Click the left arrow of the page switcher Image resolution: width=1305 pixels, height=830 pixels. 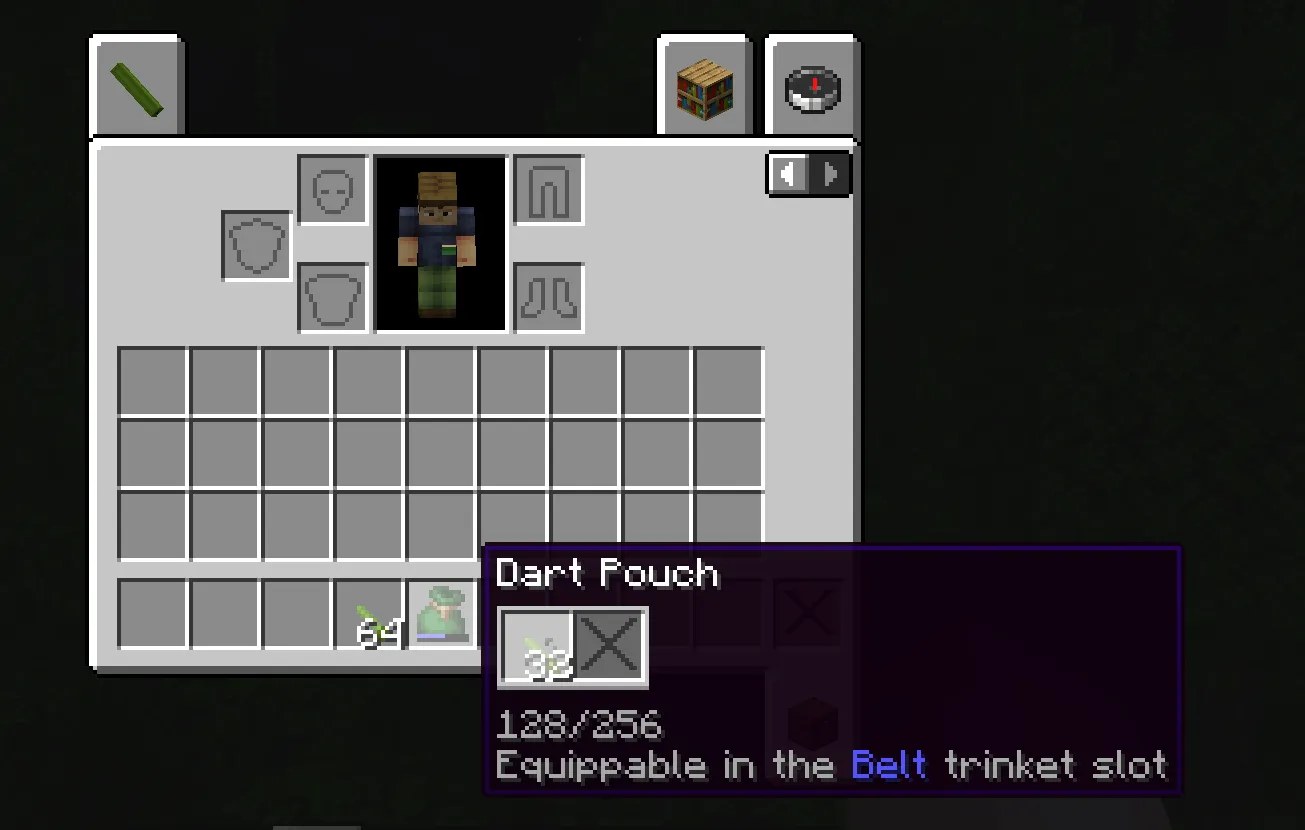pyautogui.click(x=789, y=173)
